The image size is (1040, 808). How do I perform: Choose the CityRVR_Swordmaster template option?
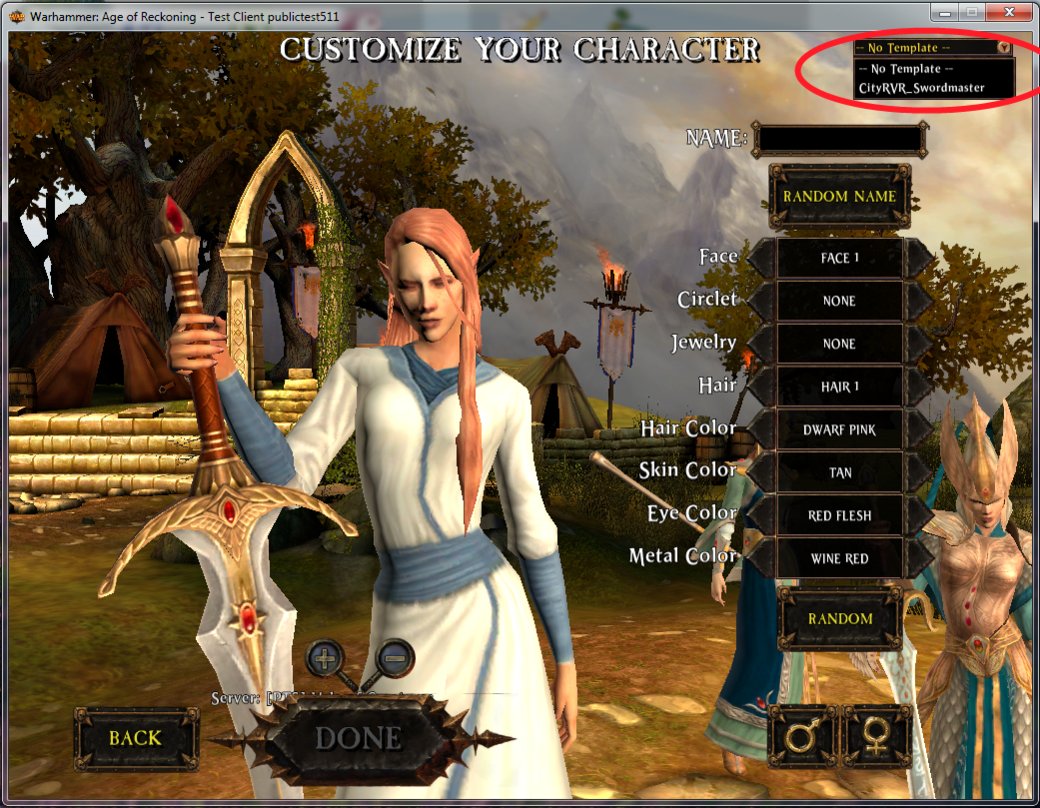920,88
